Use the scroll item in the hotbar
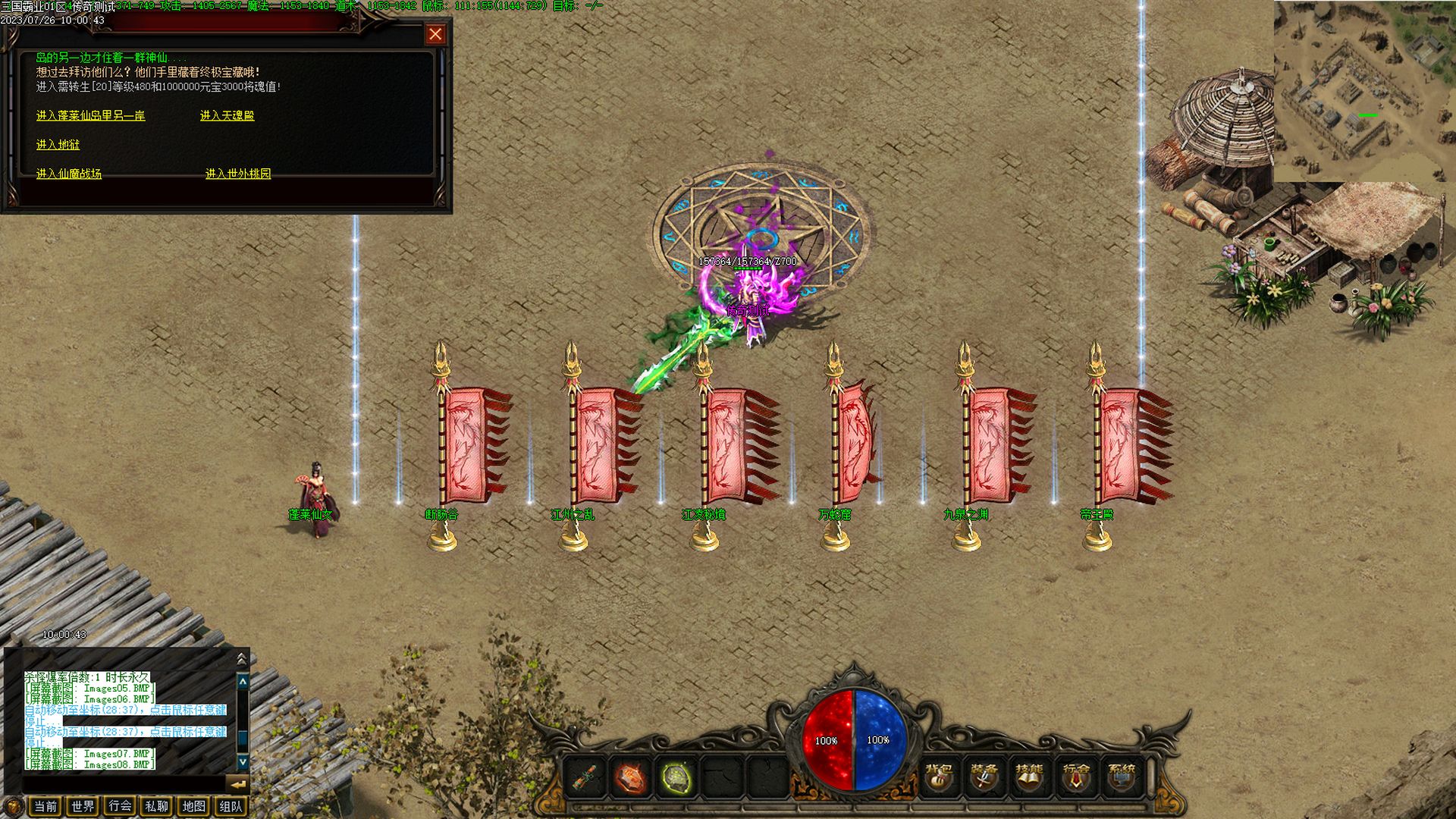The height and width of the screenshot is (819, 1456). tap(585, 777)
